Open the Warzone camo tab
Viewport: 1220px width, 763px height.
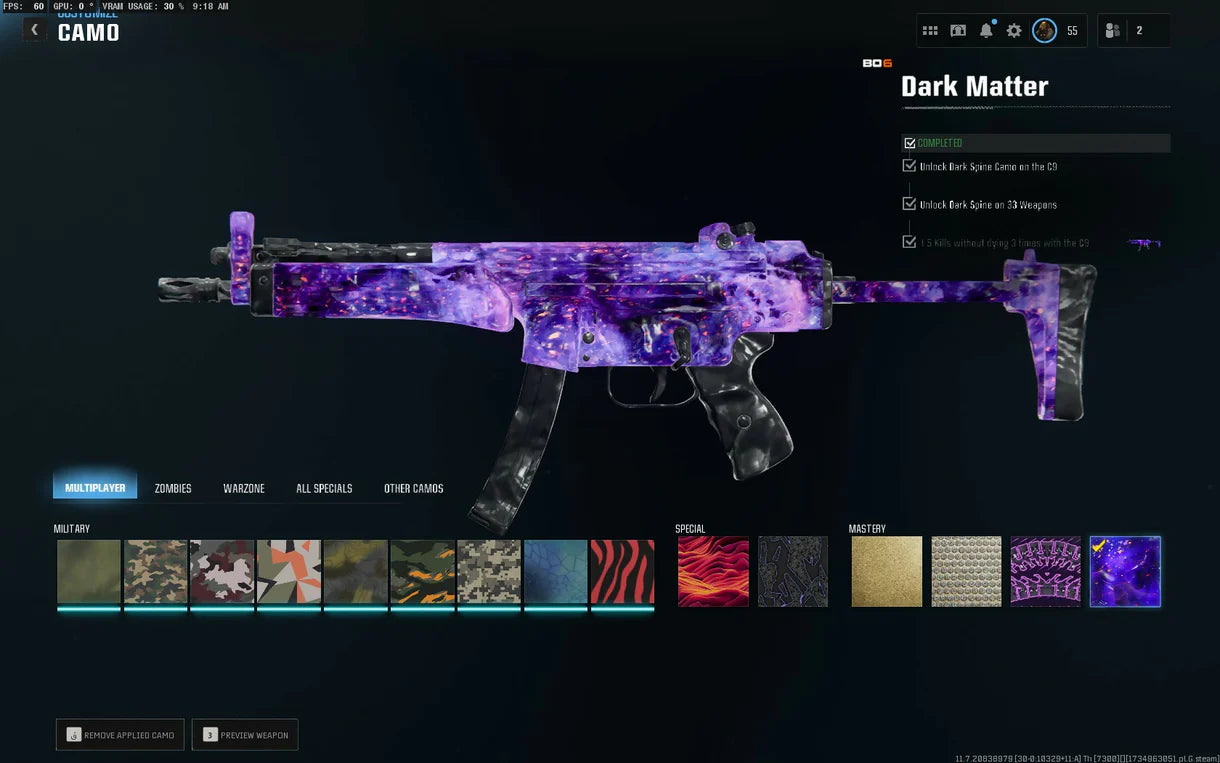(x=244, y=488)
